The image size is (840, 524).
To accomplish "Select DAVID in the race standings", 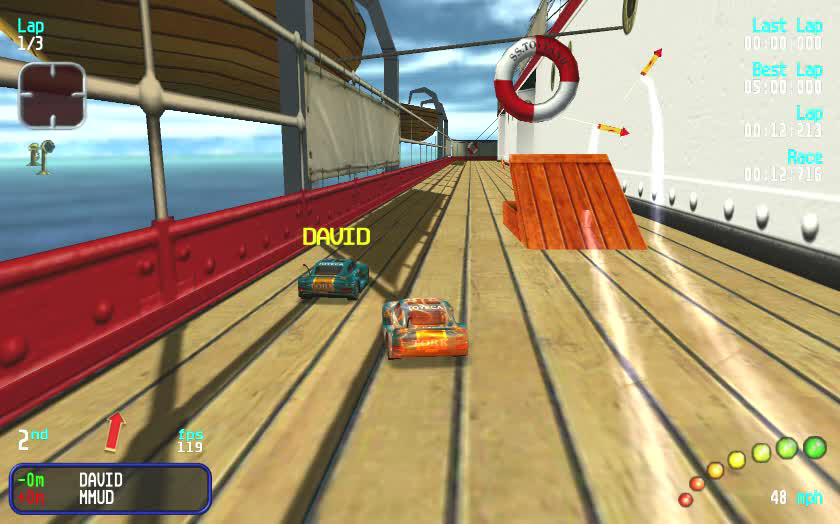I will (x=101, y=480).
